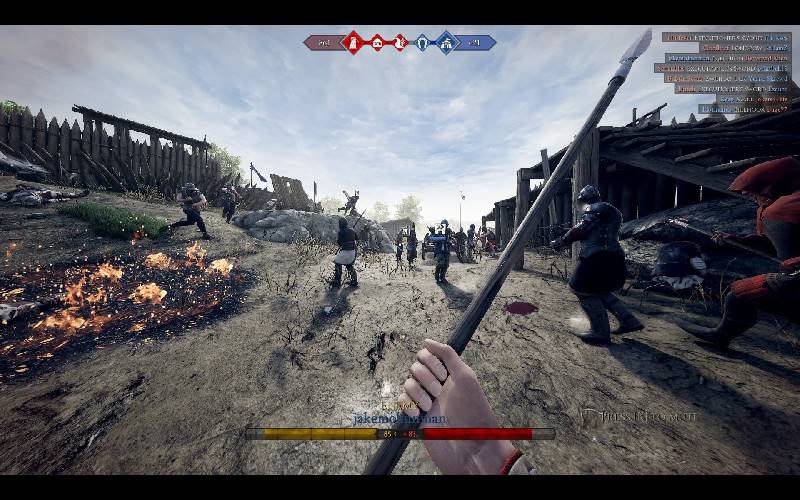
Task: Select the red house objective icon
Action: click(377, 42)
